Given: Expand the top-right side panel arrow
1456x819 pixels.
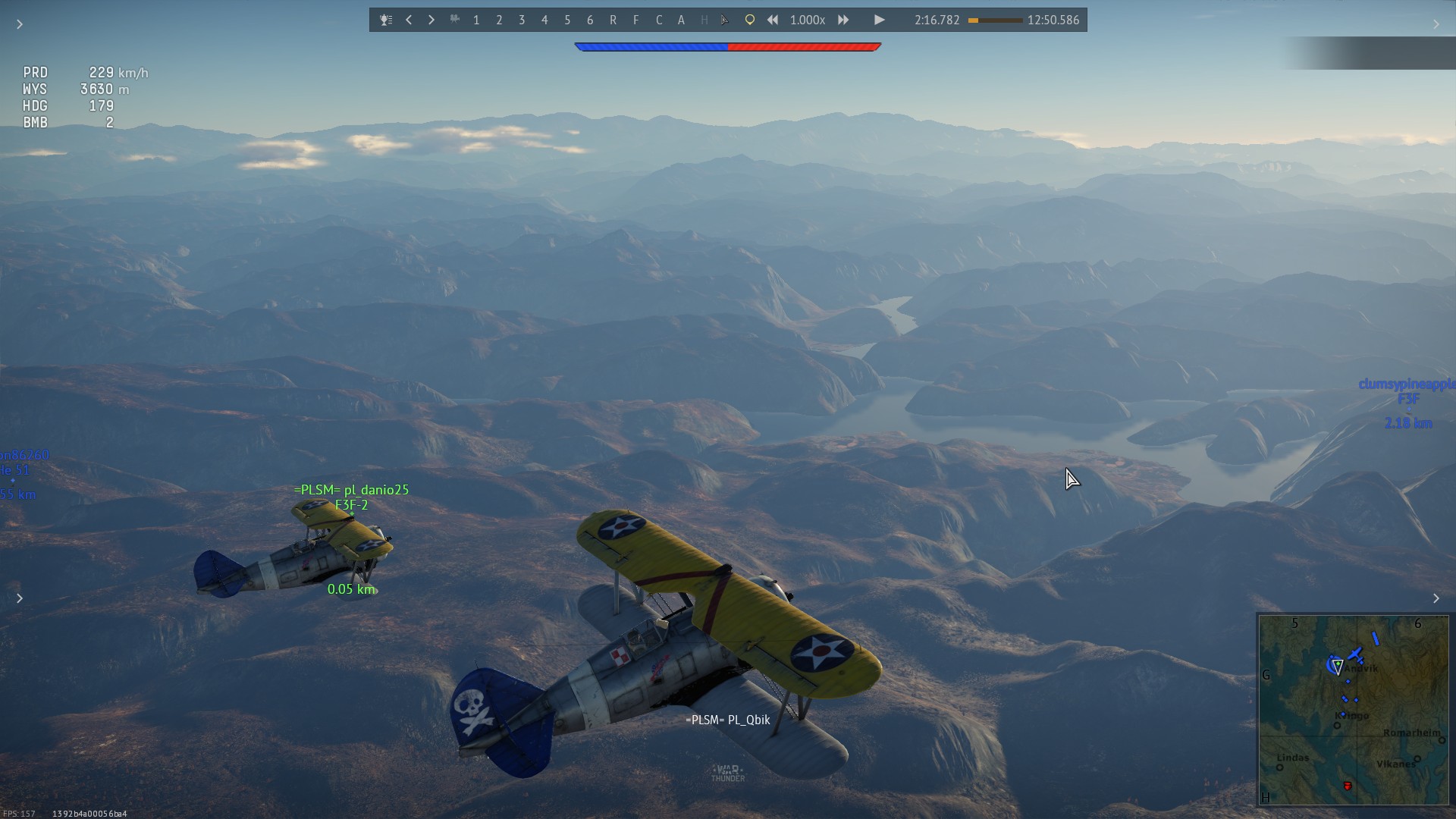Looking at the screenshot, I should click(x=1436, y=24).
